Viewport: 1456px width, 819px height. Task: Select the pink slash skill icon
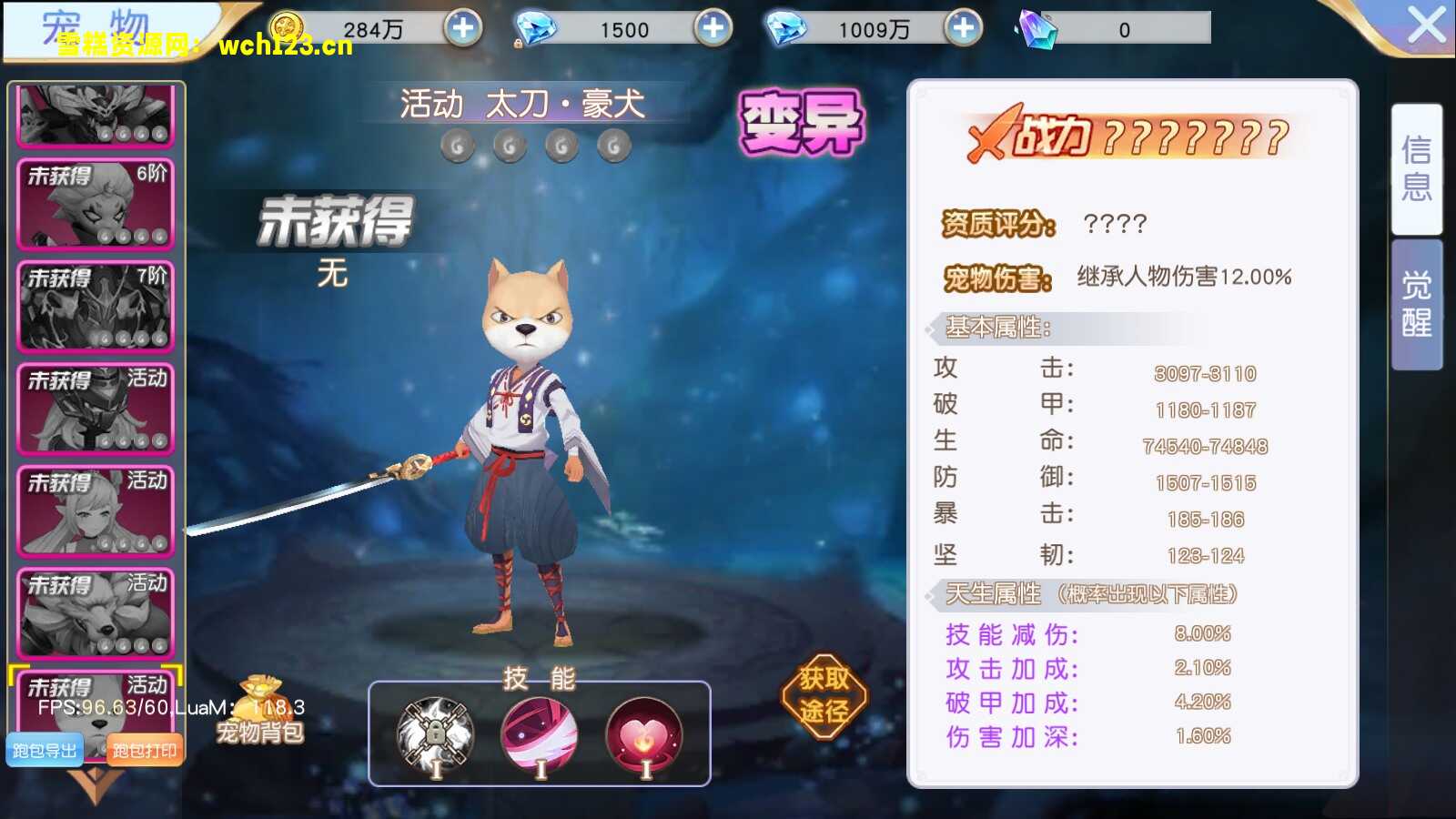540,733
